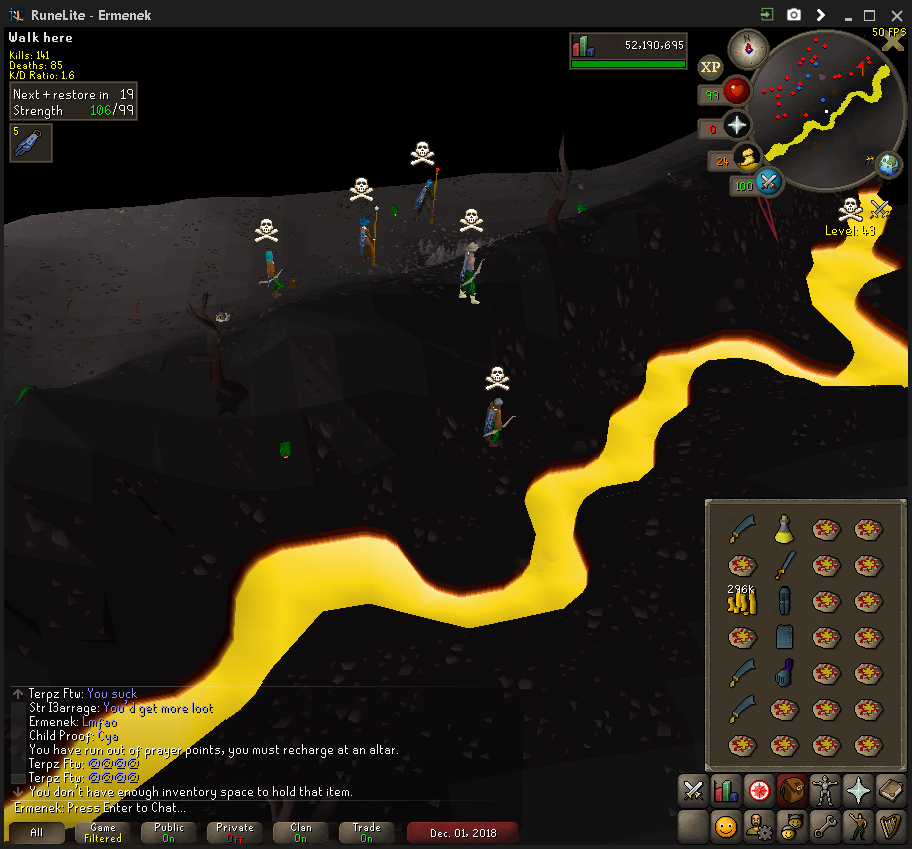912x849 pixels.
Task: Activate the special attack crossed-swords orb
Action: [x=769, y=182]
